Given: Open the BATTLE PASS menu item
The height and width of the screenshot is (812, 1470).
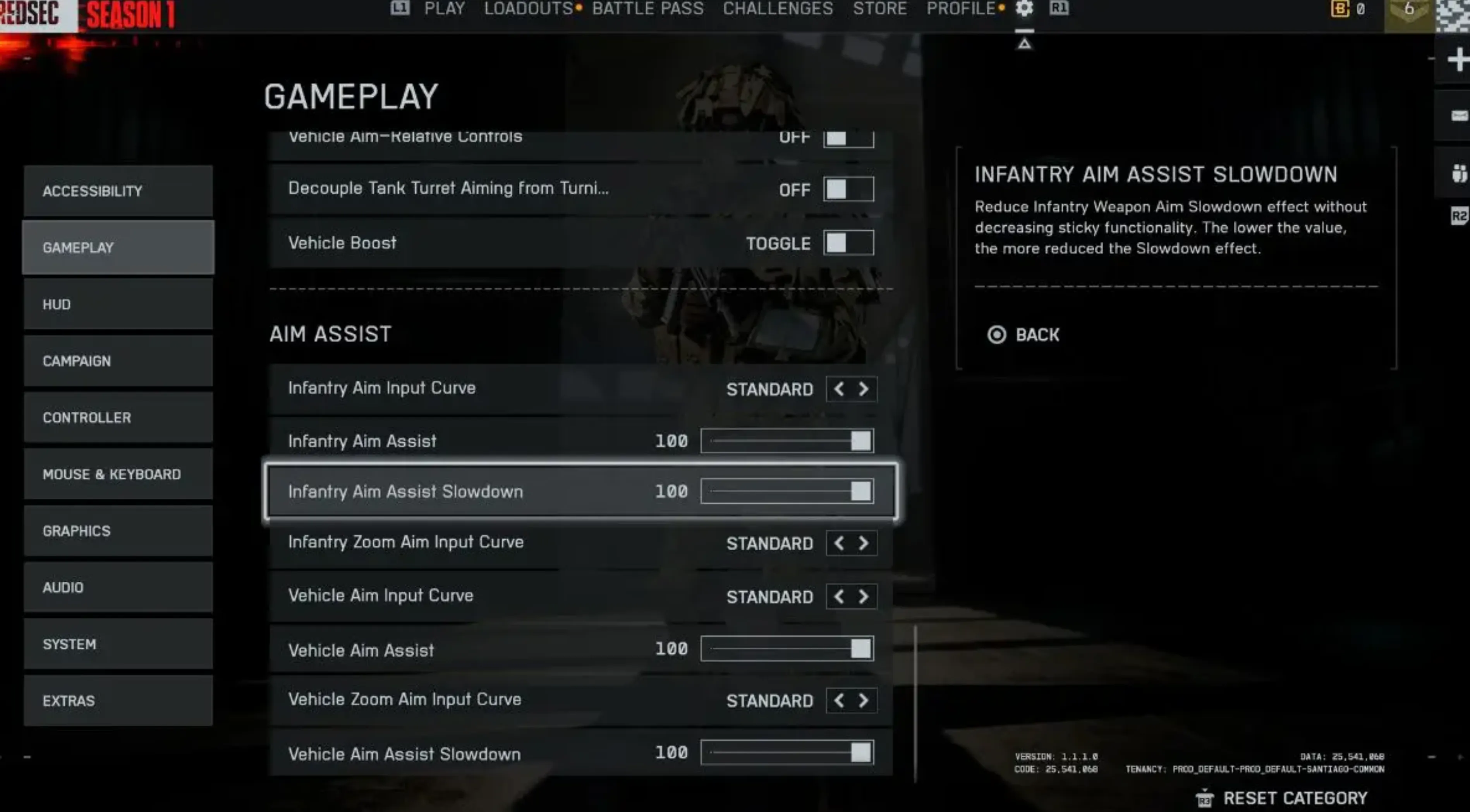Looking at the screenshot, I should pyautogui.click(x=648, y=9).
